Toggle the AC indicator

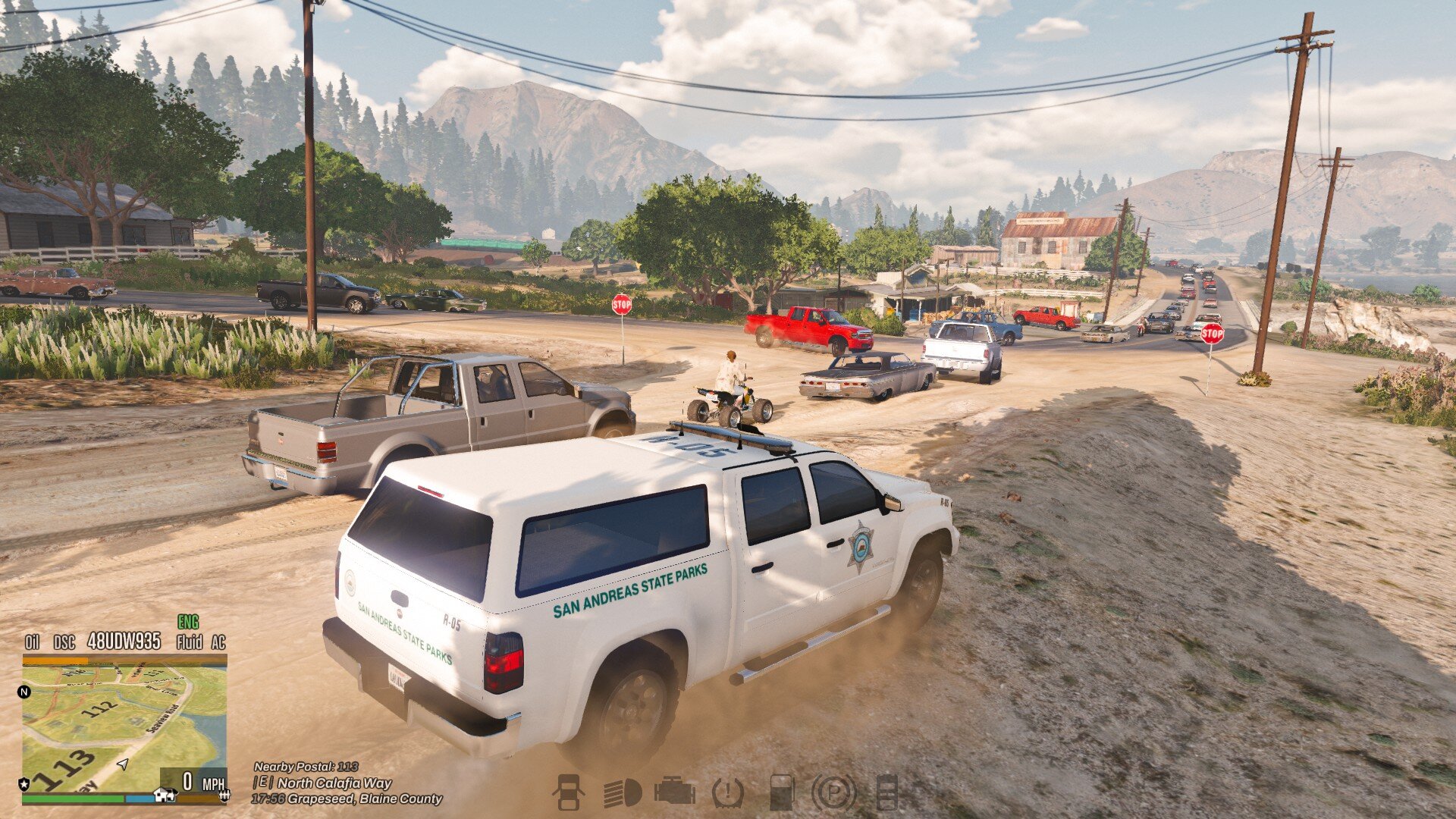pos(218,642)
